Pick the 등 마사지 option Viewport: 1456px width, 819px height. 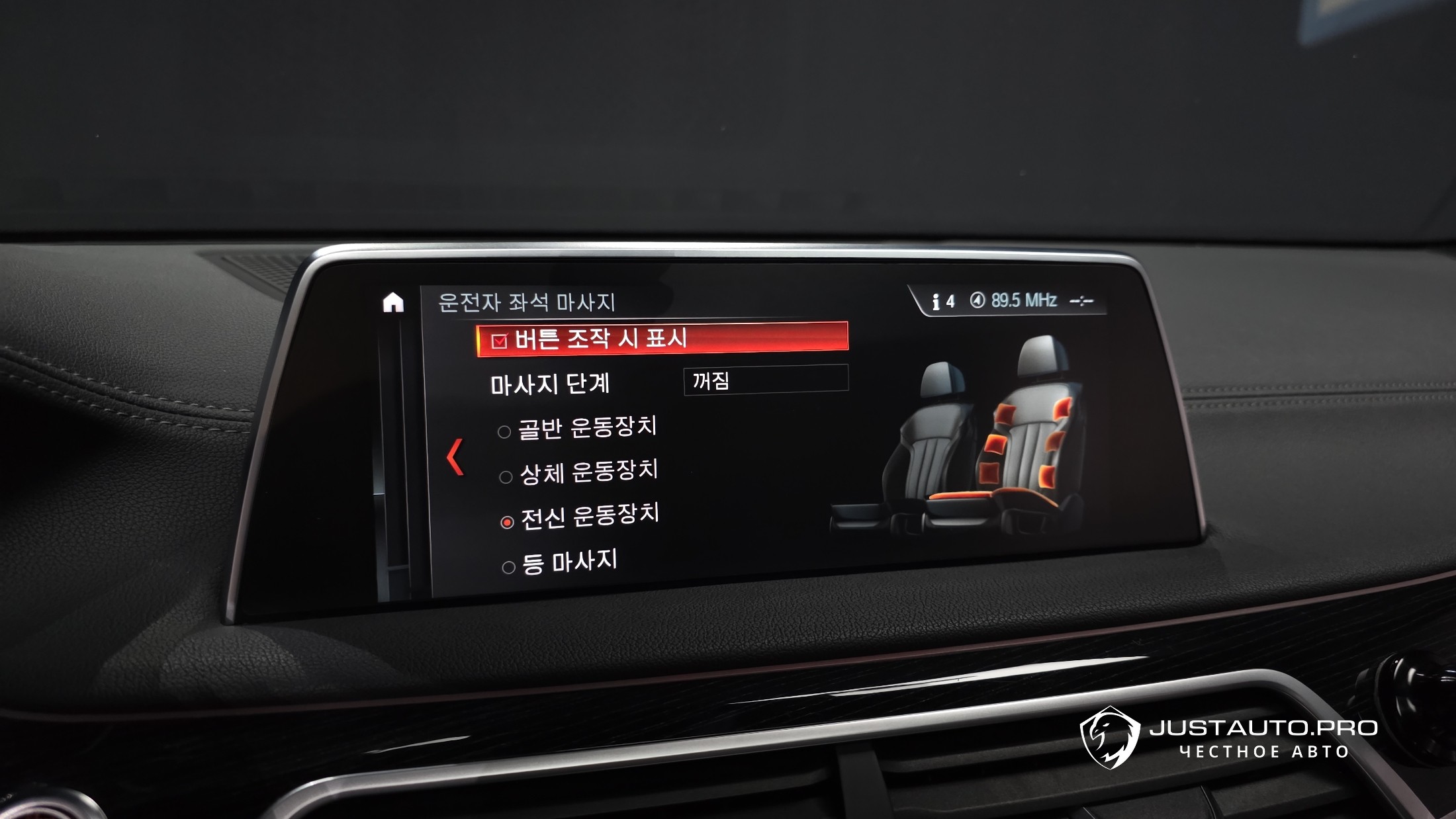coord(509,567)
